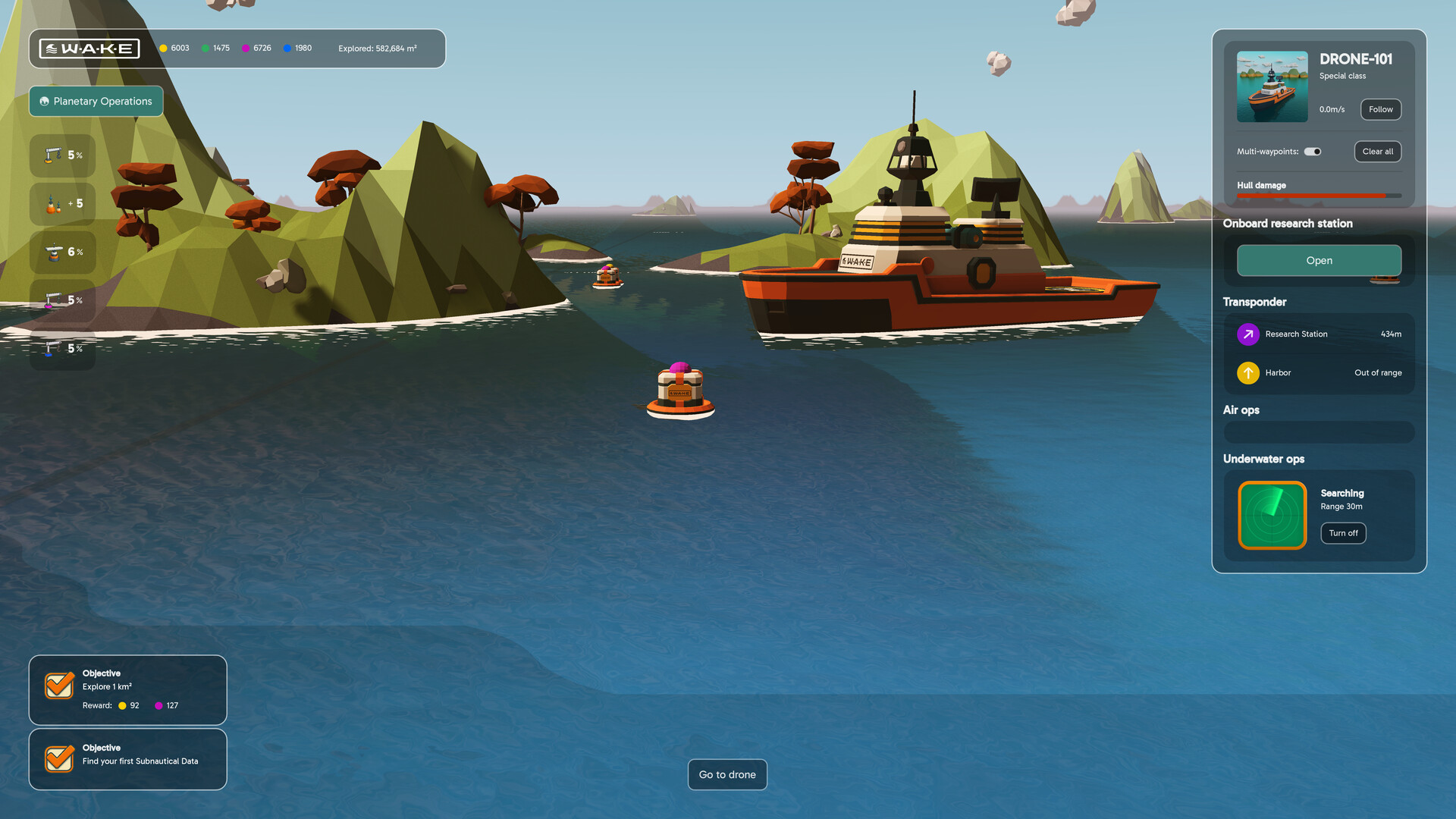1456x819 pixels.
Task: Open the first Subnautical Data objective
Action: (127, 759)
